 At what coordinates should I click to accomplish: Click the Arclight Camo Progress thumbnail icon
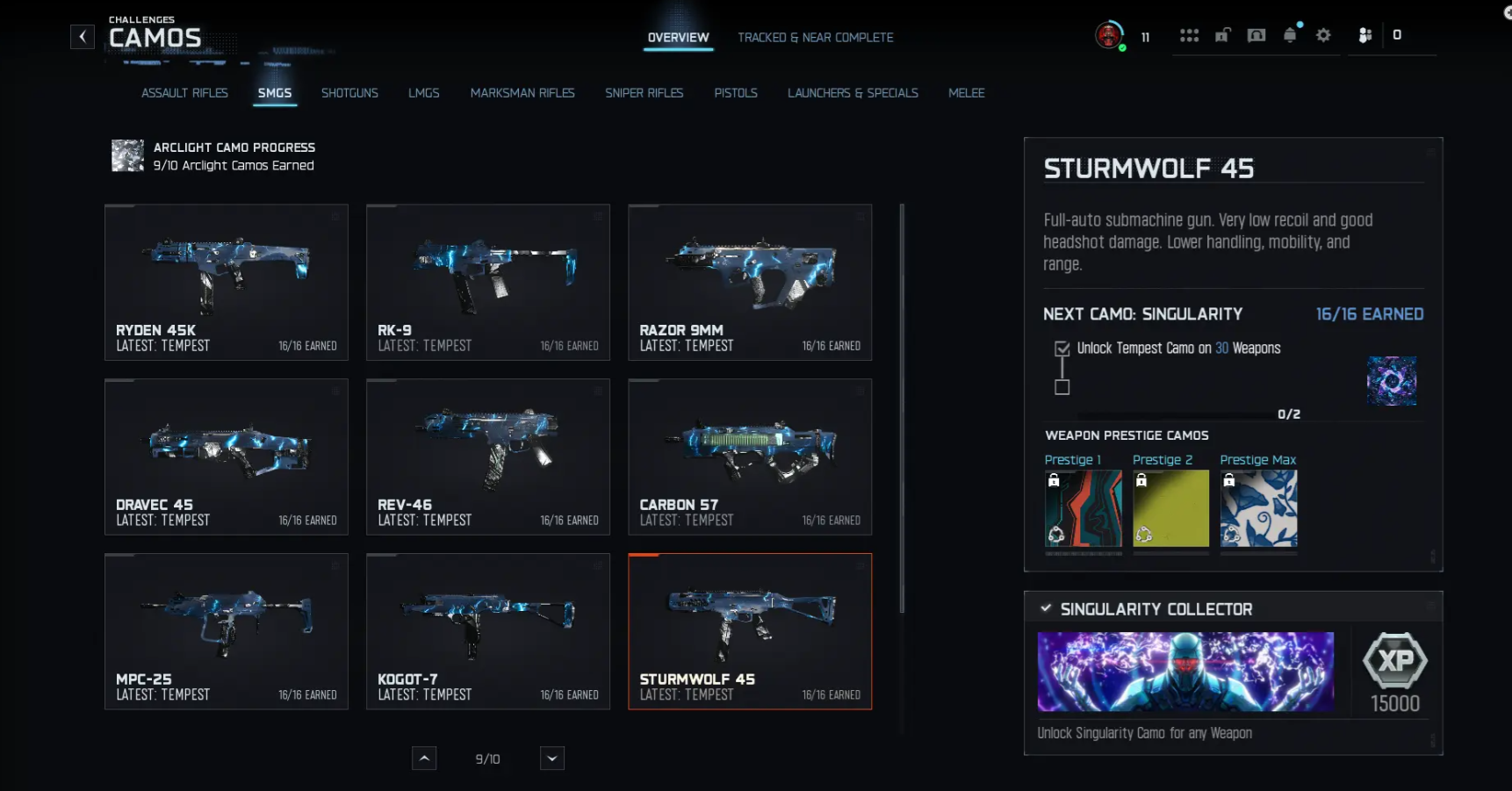click(126, 155)
